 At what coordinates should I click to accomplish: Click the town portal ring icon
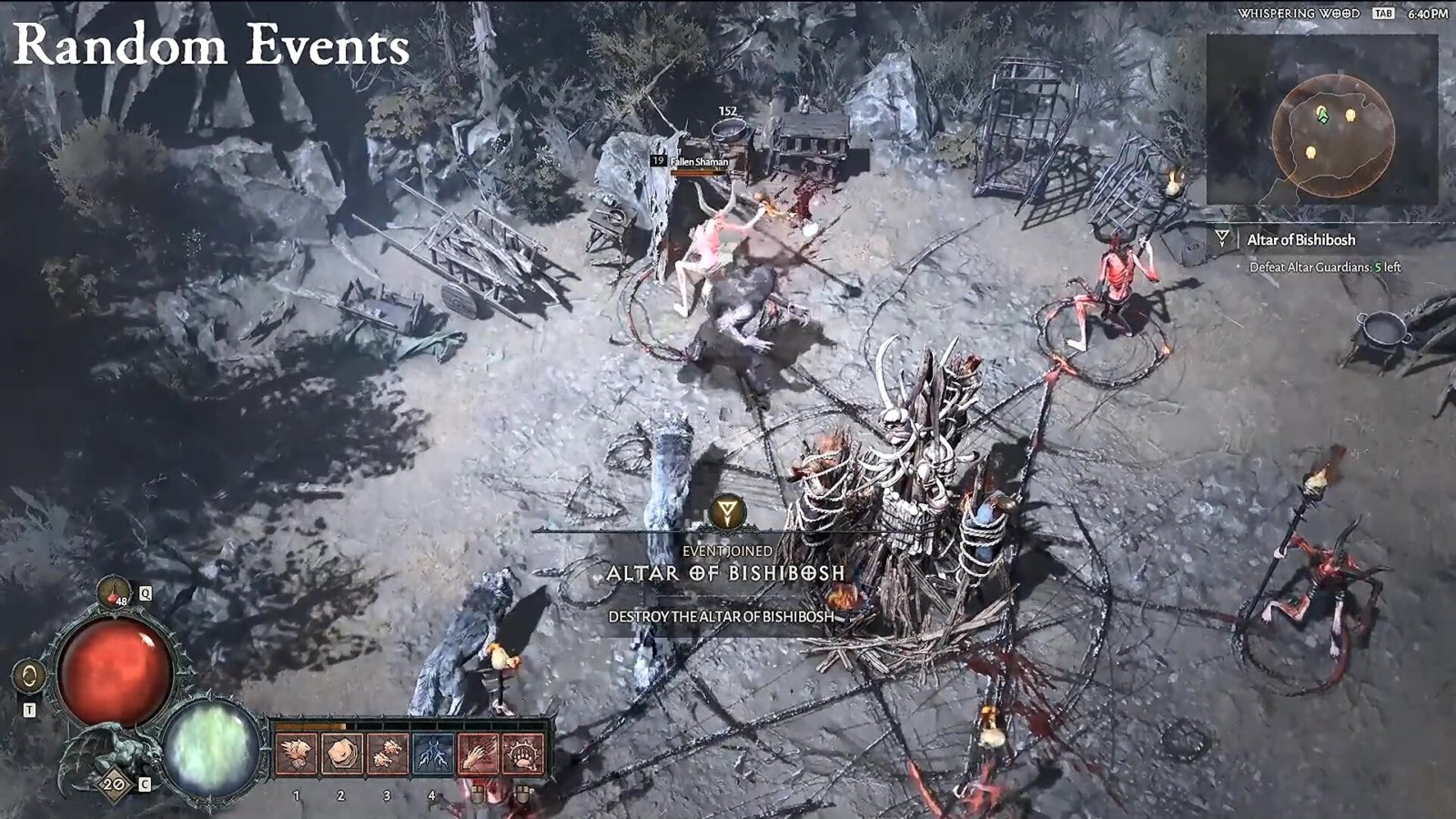[x=30, y=676]
